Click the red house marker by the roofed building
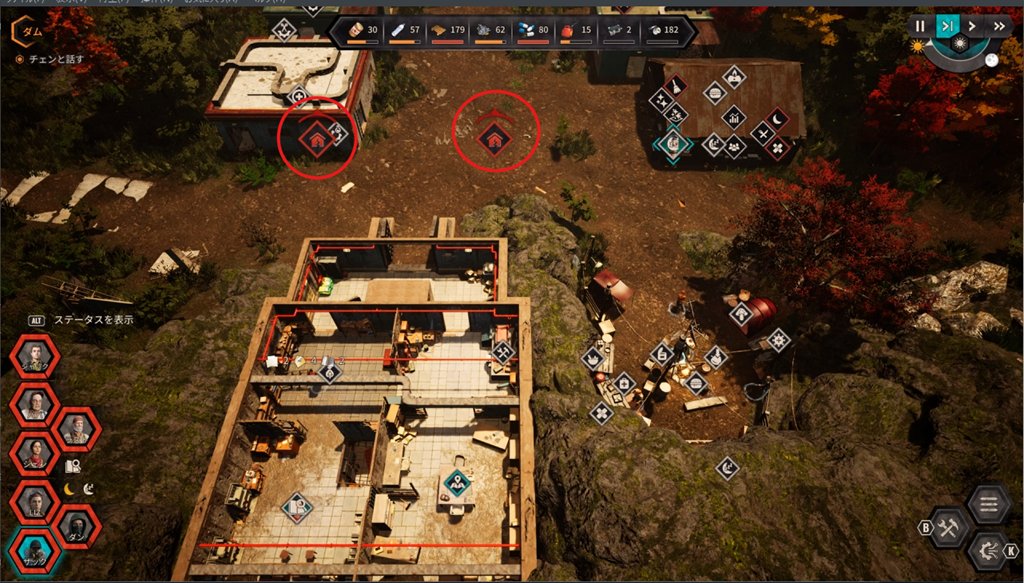1024x583 pixels. (316, 141)
